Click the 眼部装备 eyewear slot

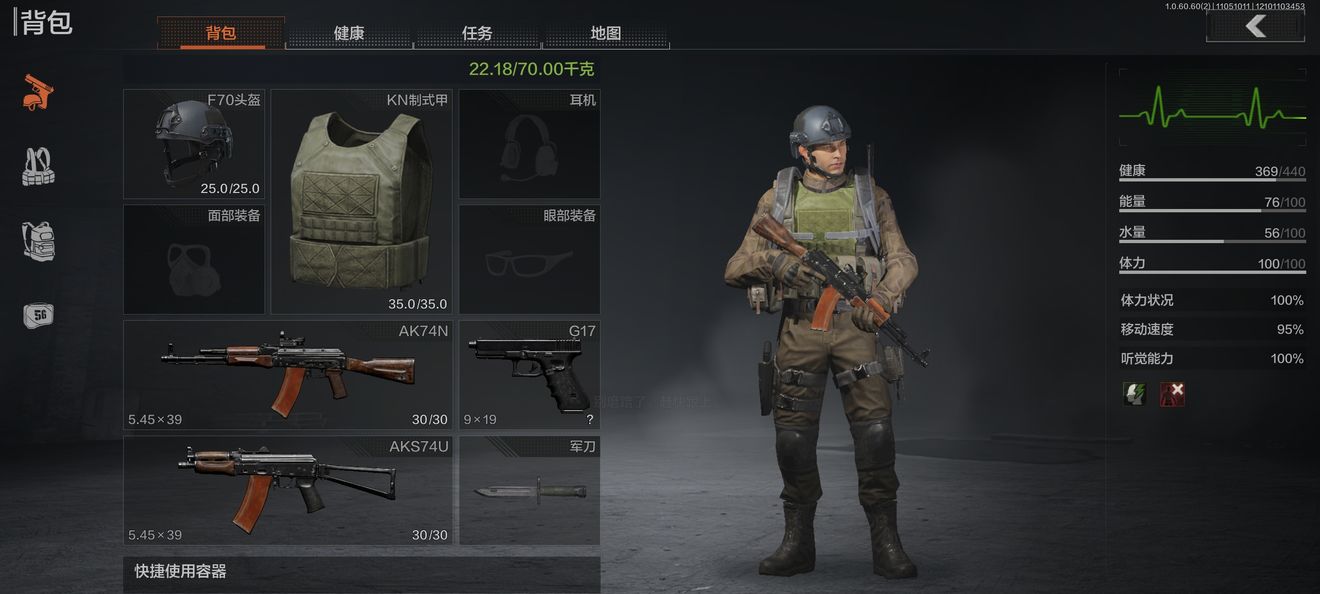tap(530, 260)
